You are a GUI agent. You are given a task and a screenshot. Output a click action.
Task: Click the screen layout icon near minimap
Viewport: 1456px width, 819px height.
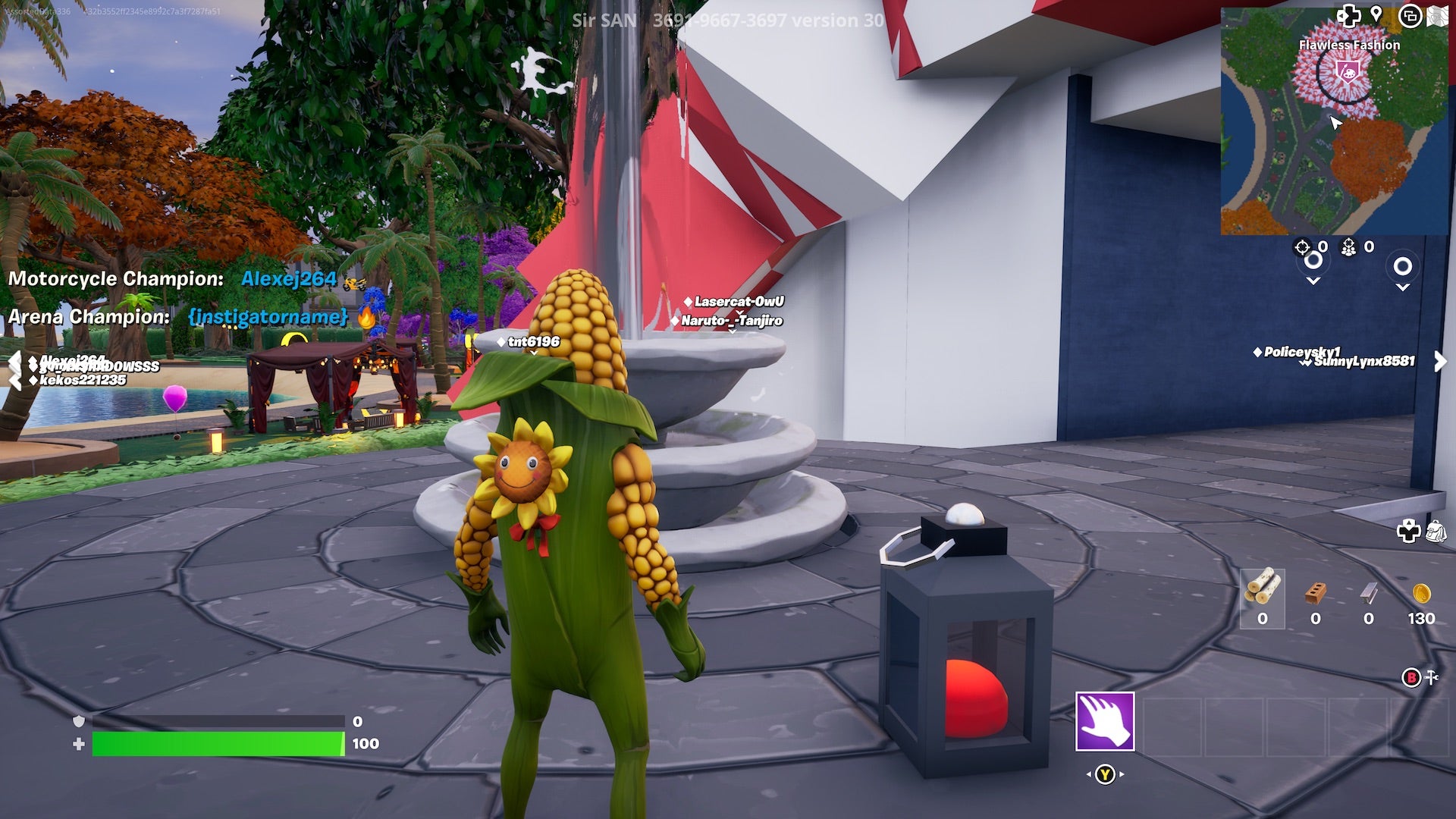(x=1411, y=16)
